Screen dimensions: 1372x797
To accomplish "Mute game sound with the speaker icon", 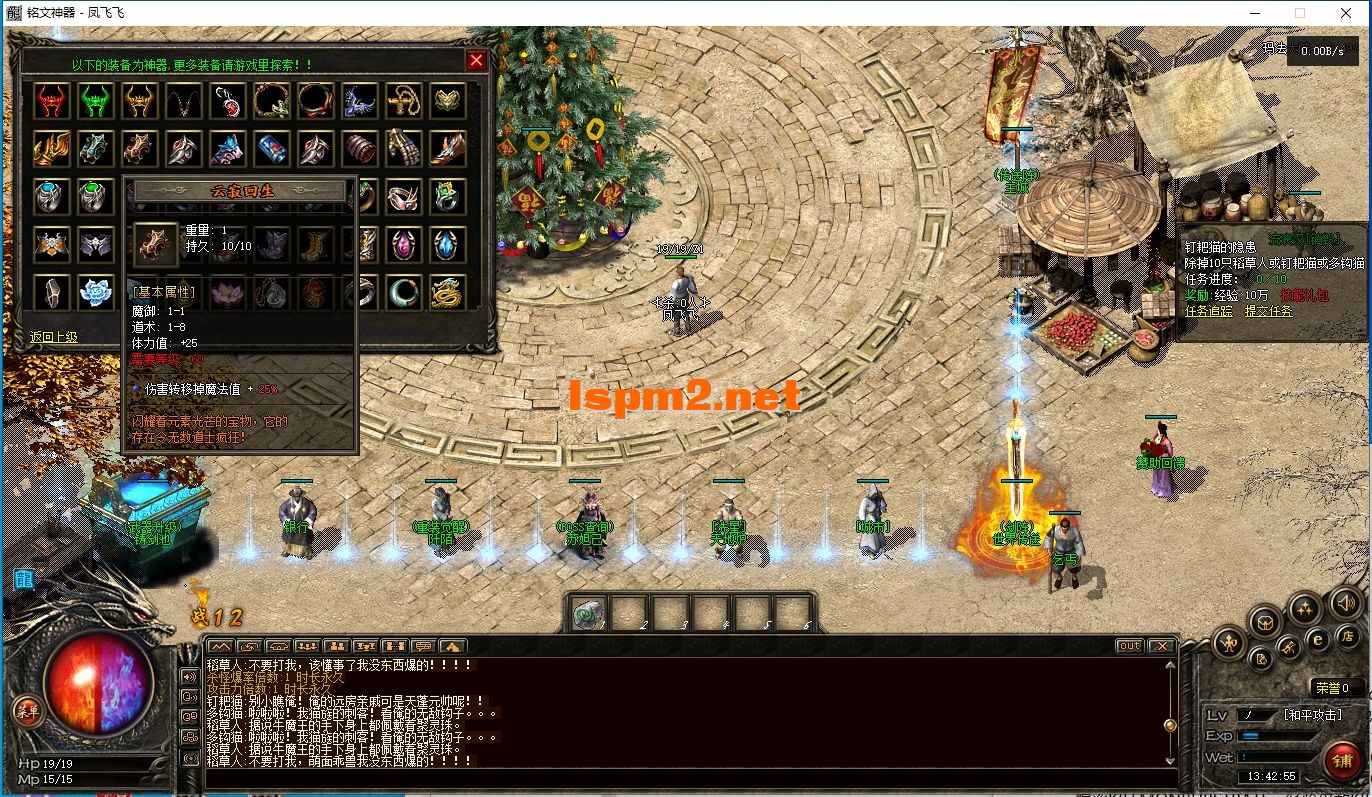I will [1345, 603].
